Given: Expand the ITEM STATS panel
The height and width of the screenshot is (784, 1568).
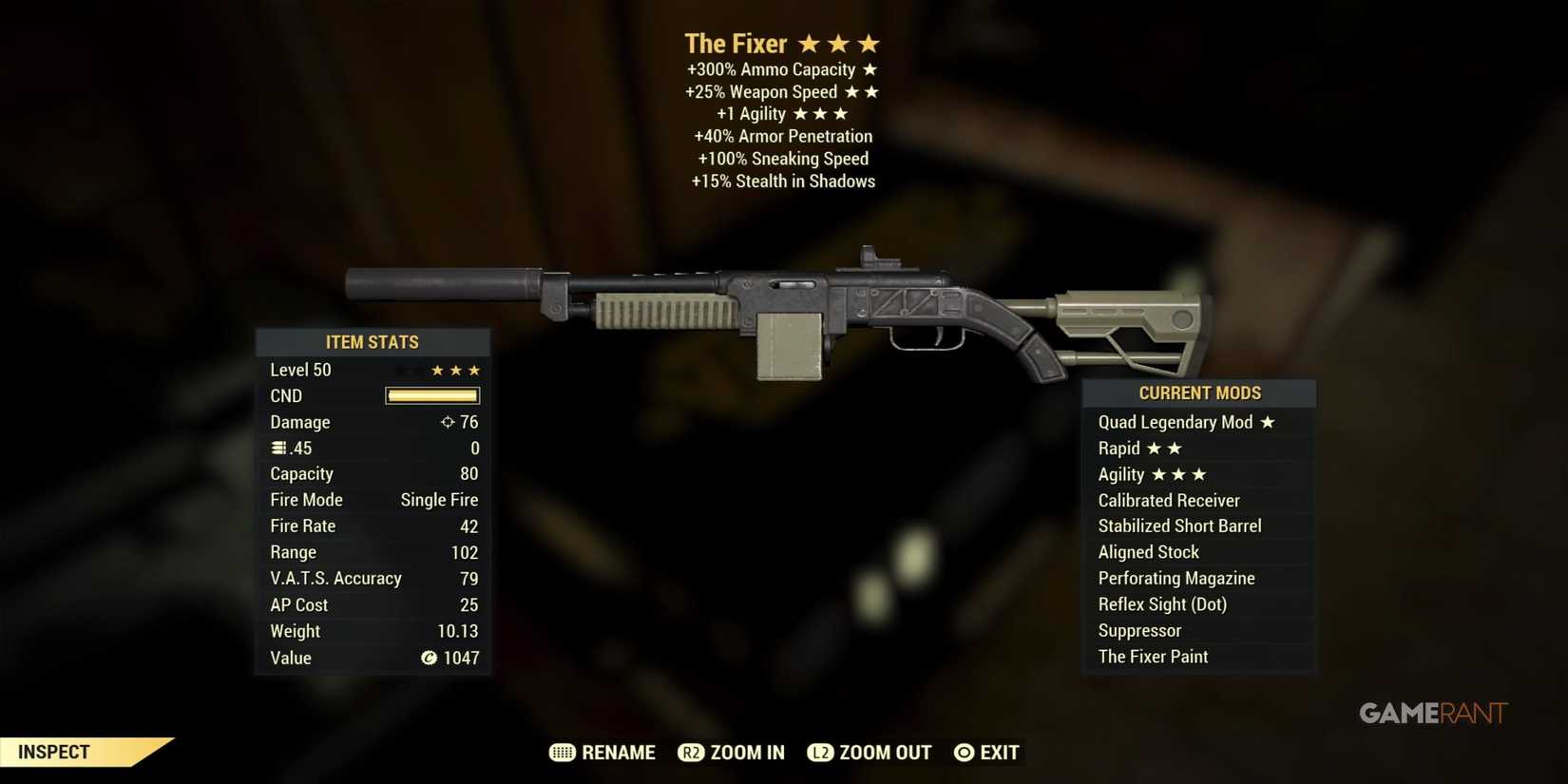Looking at the screenshot, I should pos(373,342).
